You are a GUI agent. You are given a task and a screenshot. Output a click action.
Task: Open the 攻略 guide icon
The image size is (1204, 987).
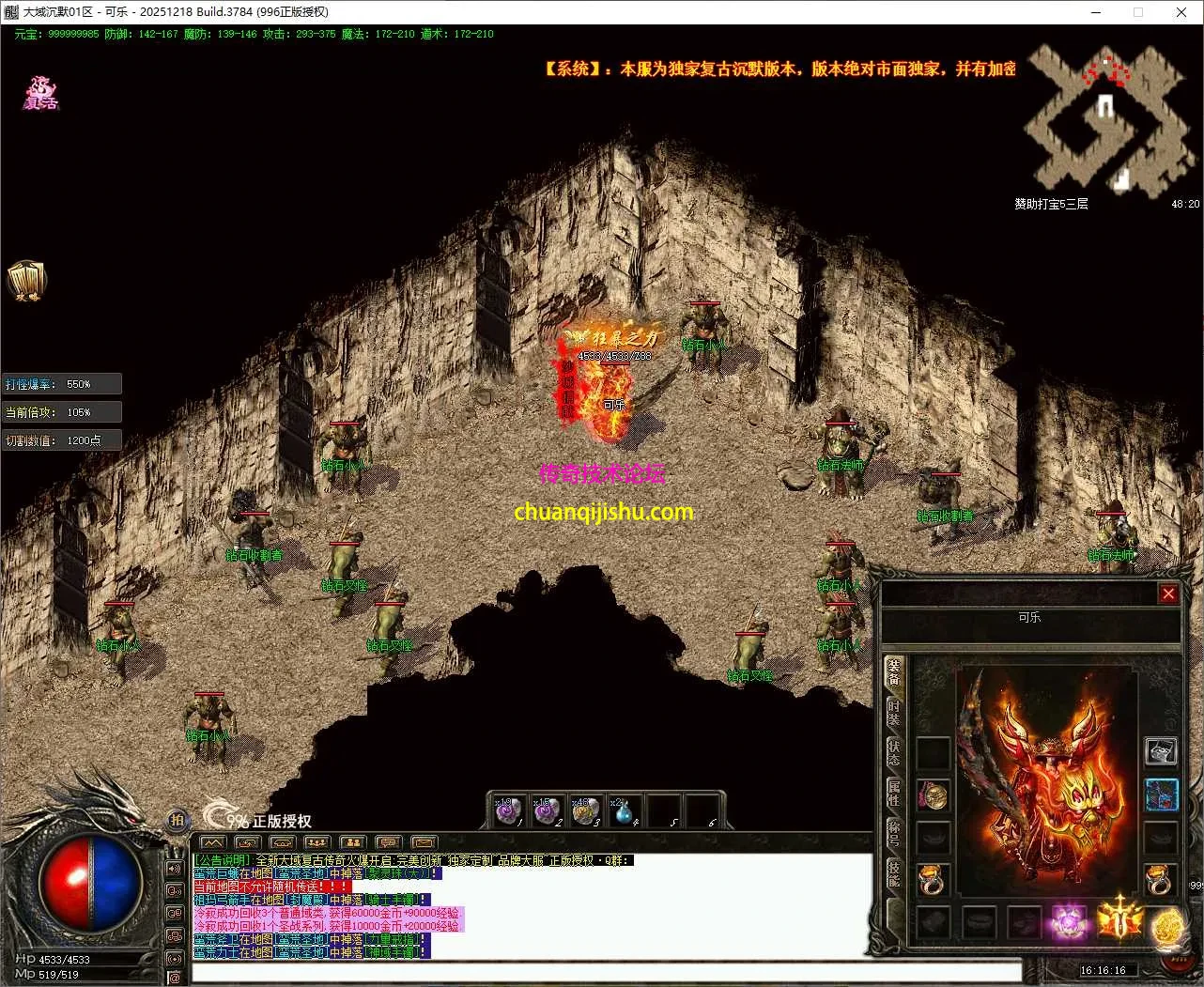tap(25, 280)
